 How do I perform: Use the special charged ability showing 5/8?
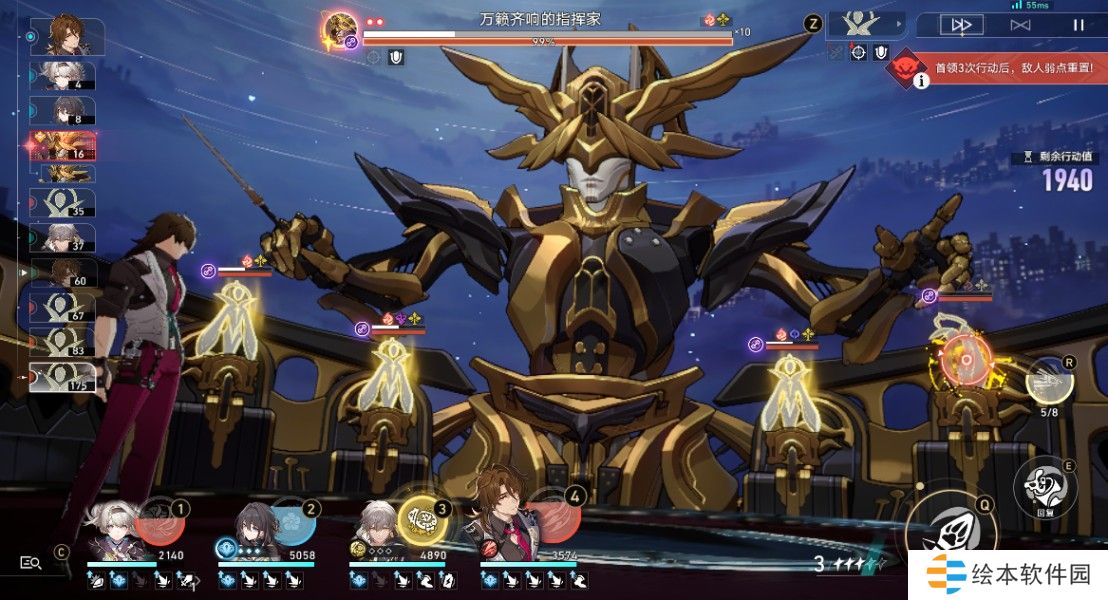click(x=1049, y=380)
